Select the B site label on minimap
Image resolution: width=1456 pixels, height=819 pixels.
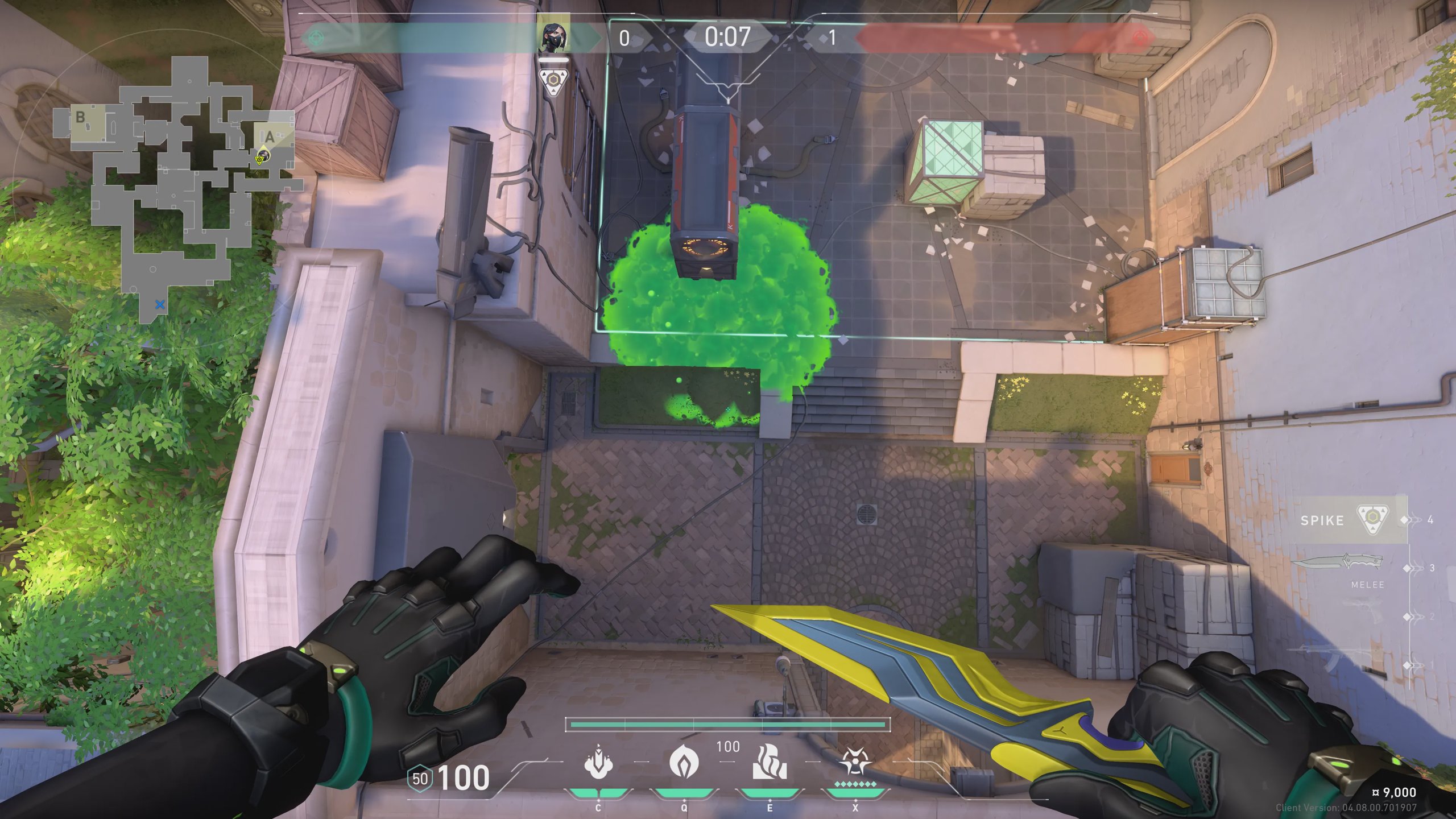click(x=80, y=118)
